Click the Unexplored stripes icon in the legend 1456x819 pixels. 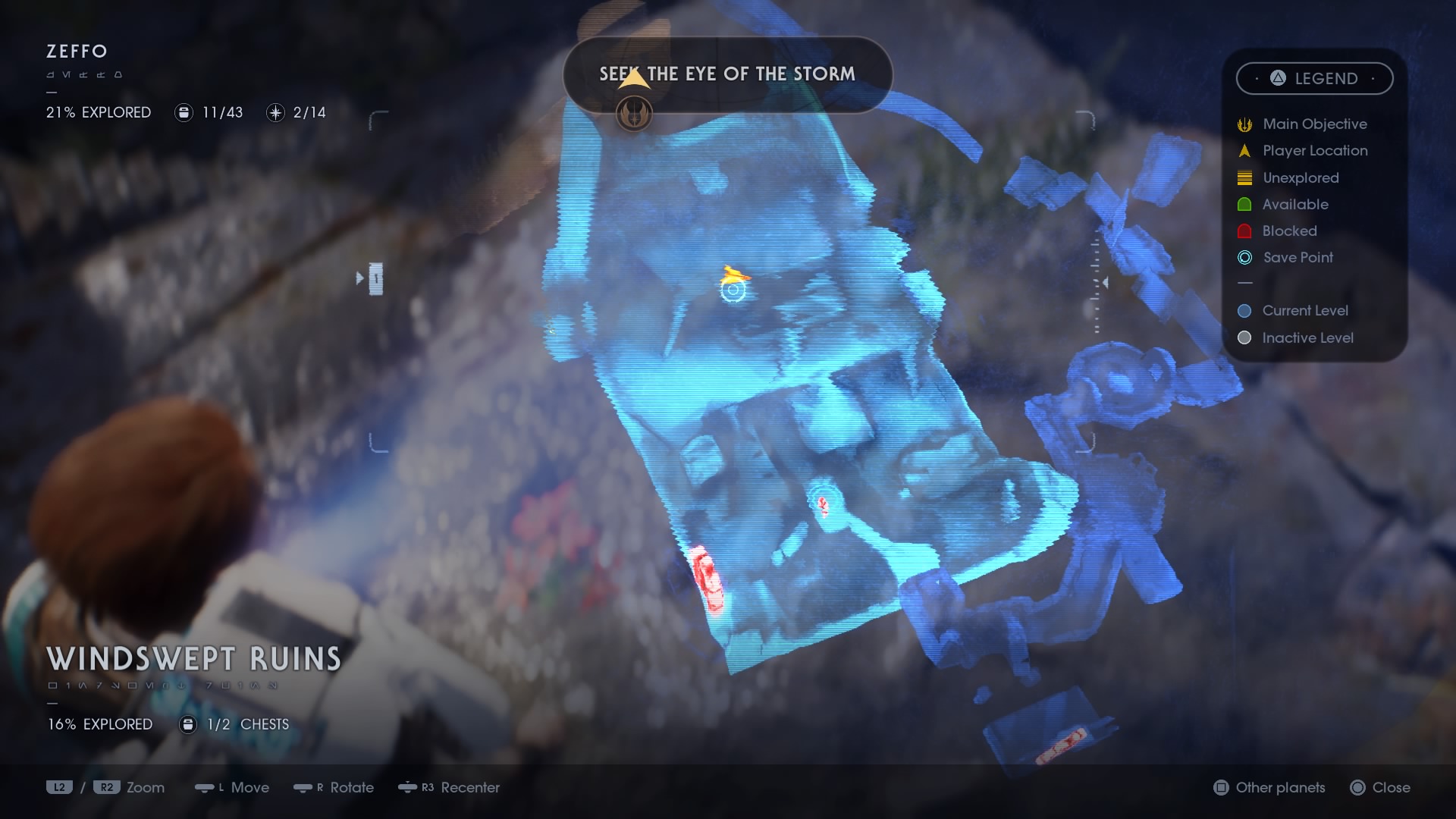tap(1244, 177)
